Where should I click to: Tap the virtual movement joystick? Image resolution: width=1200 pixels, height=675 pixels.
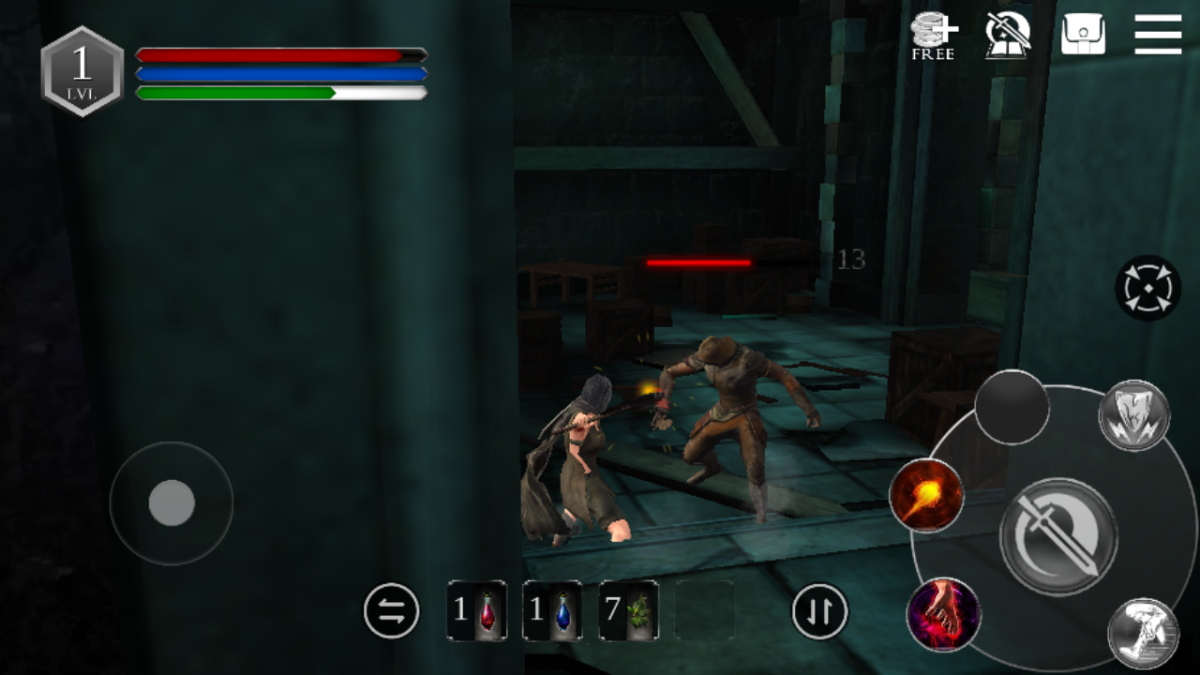click(x=171, y=502)
